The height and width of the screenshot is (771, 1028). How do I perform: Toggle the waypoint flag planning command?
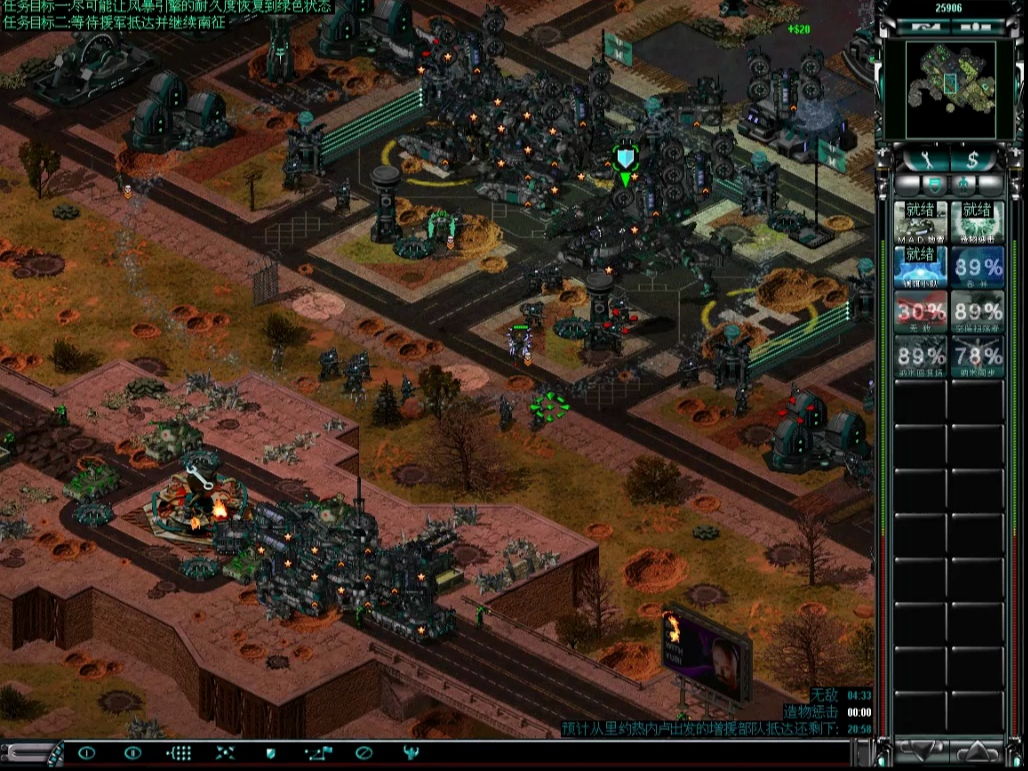(x=318, y=753)
